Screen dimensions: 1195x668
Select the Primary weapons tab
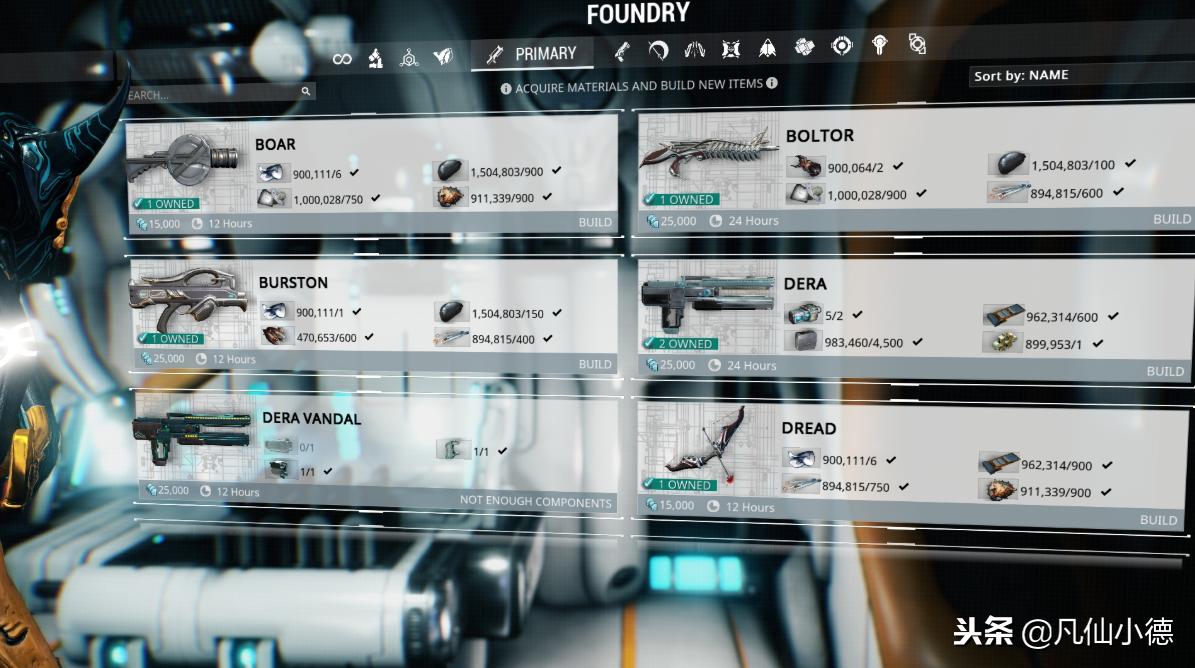pyautogui.click(x=532, y=54)
